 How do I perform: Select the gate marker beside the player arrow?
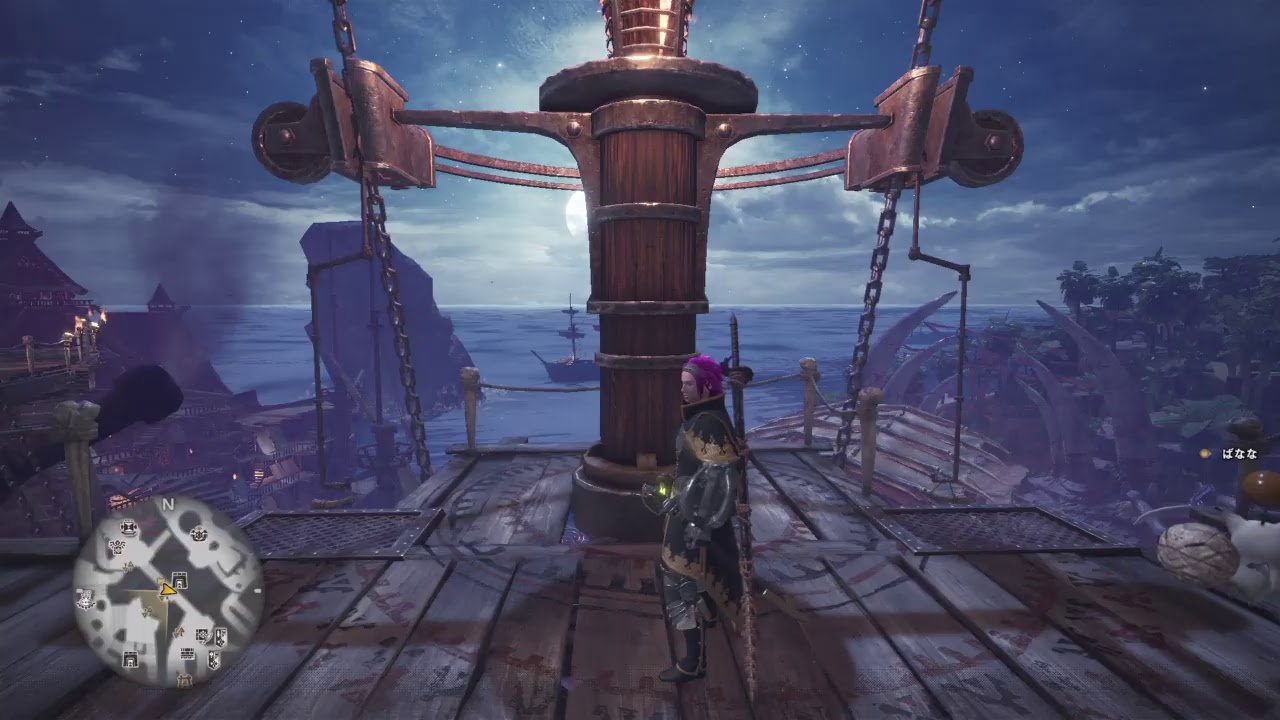pyautogui.click(x=180, y=578)
